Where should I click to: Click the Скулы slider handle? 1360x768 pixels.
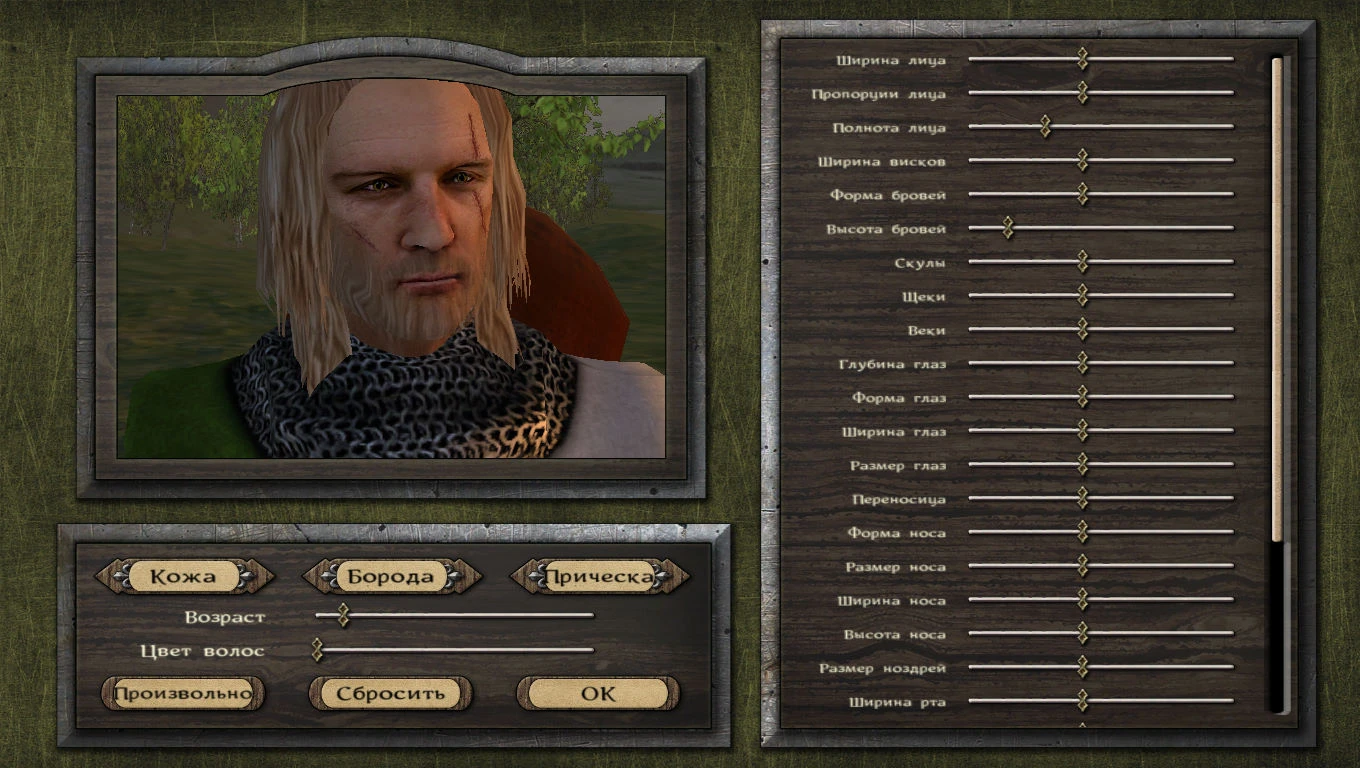tap(1083, 262)
